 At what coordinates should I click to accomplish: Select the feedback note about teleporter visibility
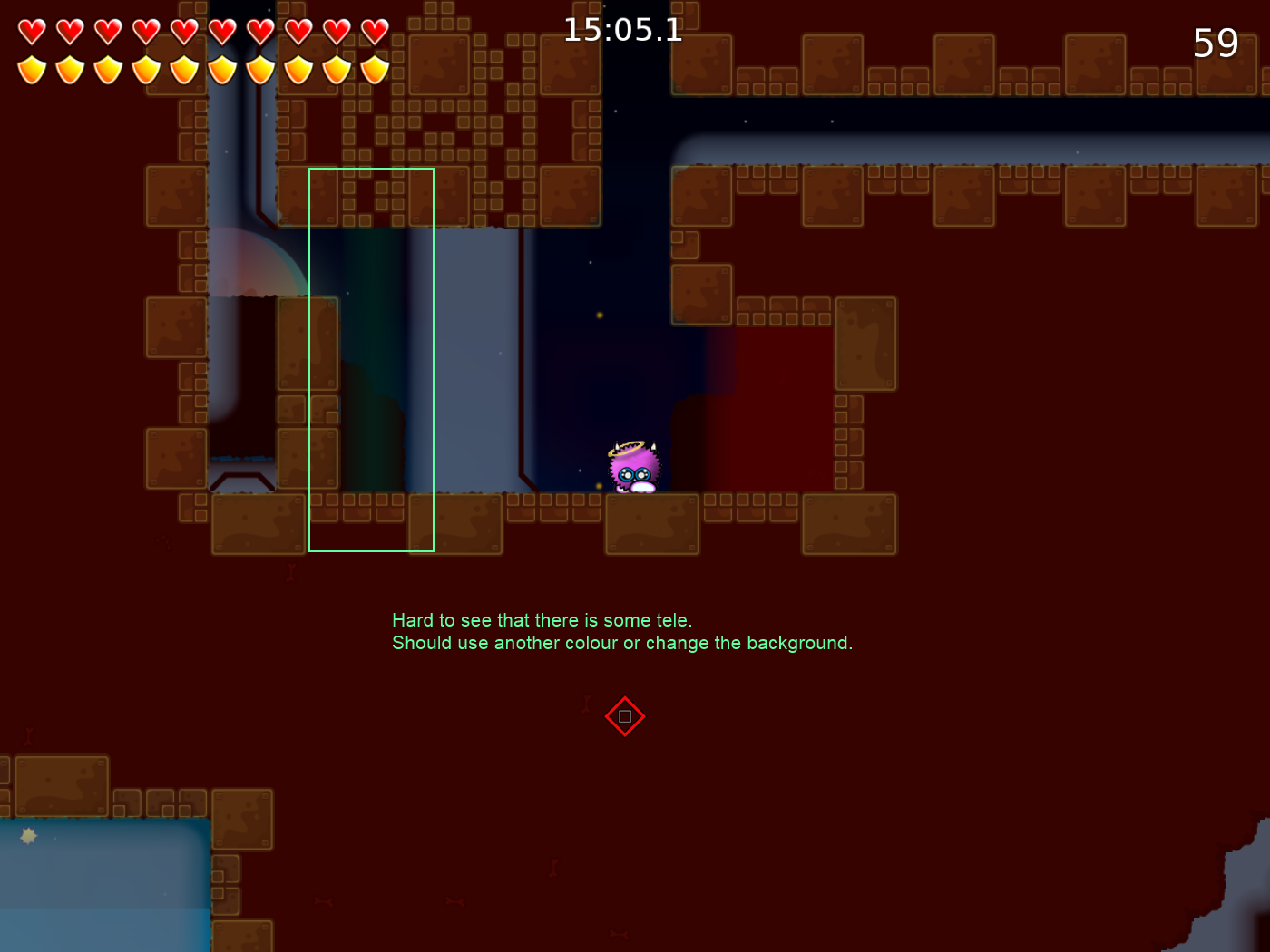[x=542, y=620]
